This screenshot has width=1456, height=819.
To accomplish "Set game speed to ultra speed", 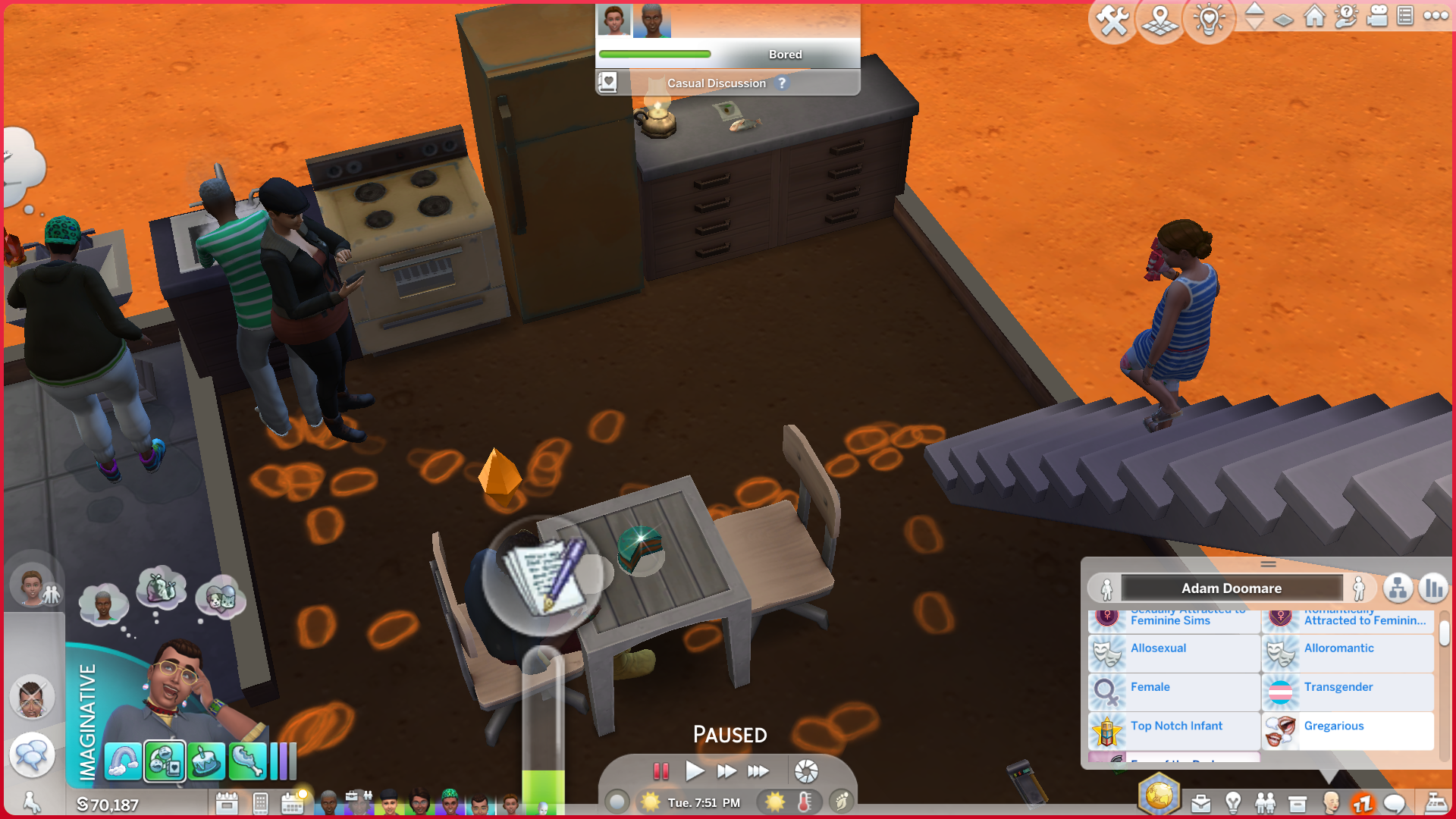I will click(758, 771).
